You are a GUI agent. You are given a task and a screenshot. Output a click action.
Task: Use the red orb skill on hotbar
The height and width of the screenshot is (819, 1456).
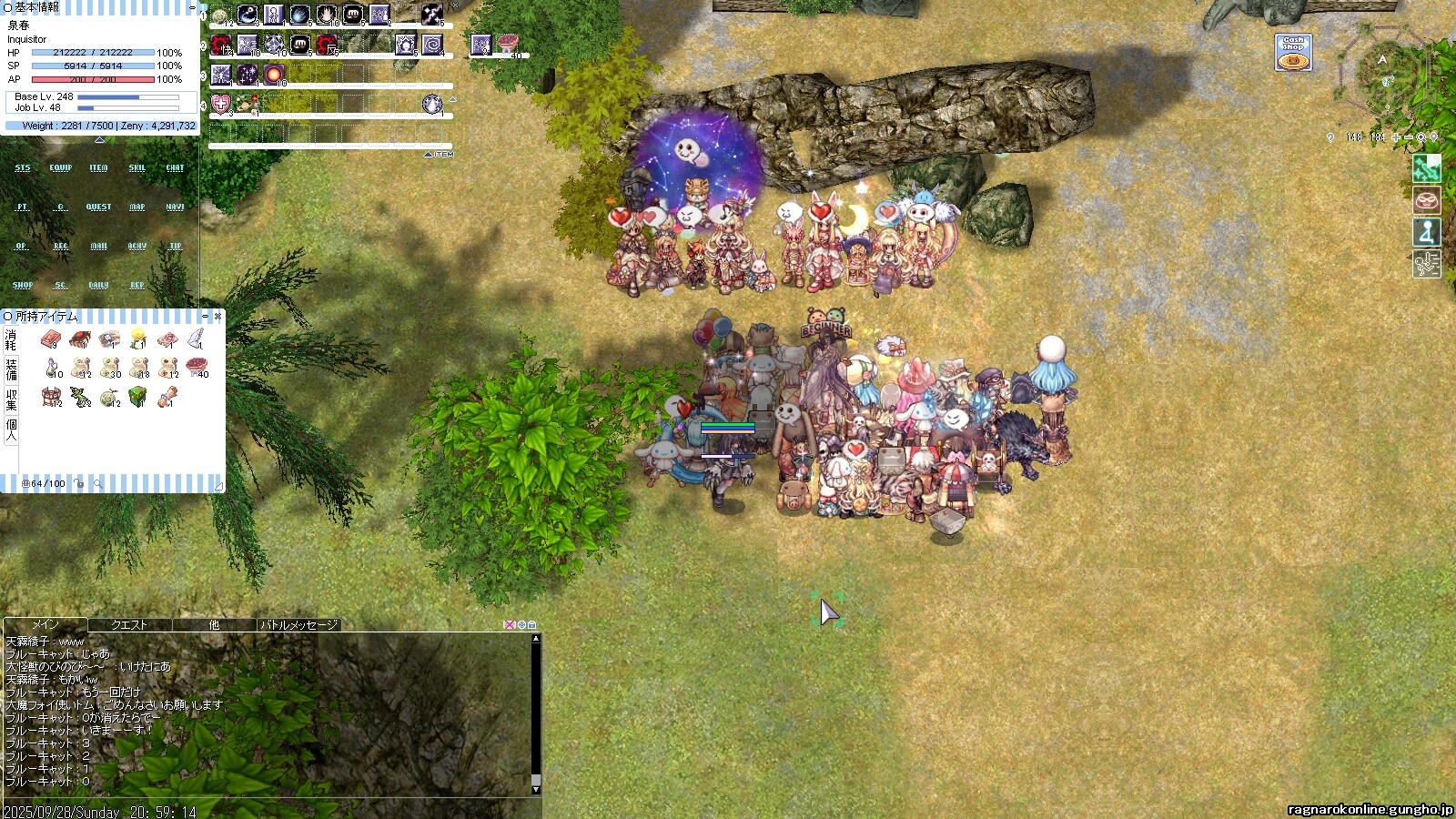pos(274,75)
